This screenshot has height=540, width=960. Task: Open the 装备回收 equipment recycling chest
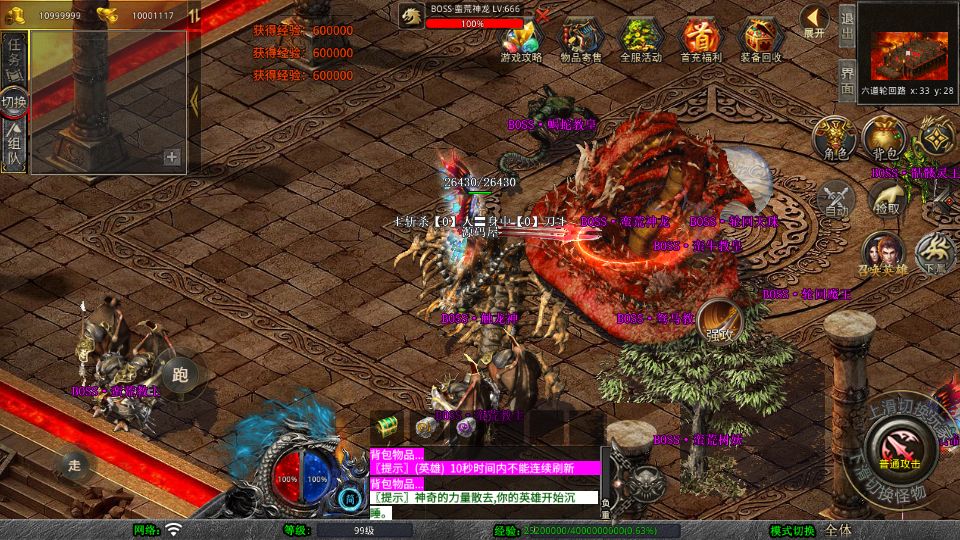759,39
